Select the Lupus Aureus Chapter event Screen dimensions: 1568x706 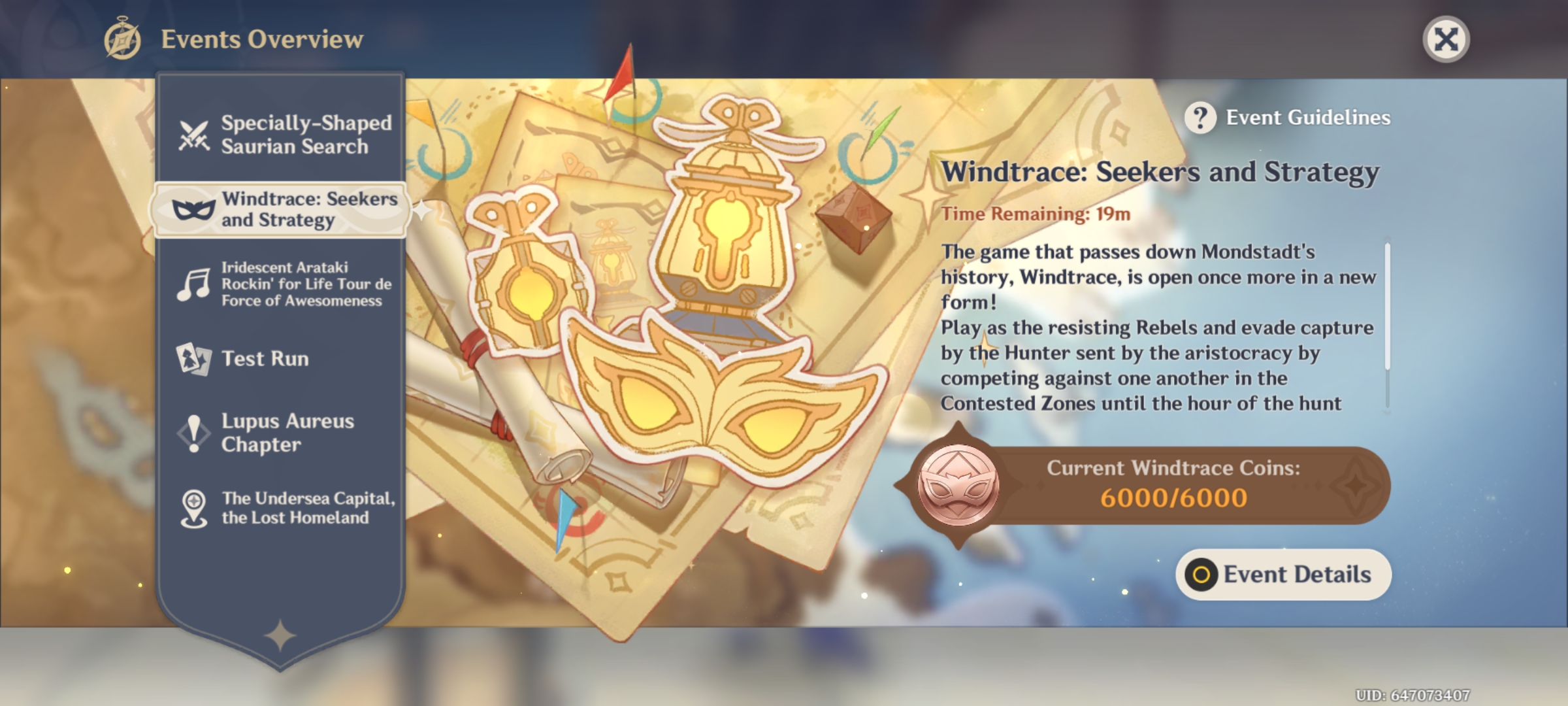point(281,433)
